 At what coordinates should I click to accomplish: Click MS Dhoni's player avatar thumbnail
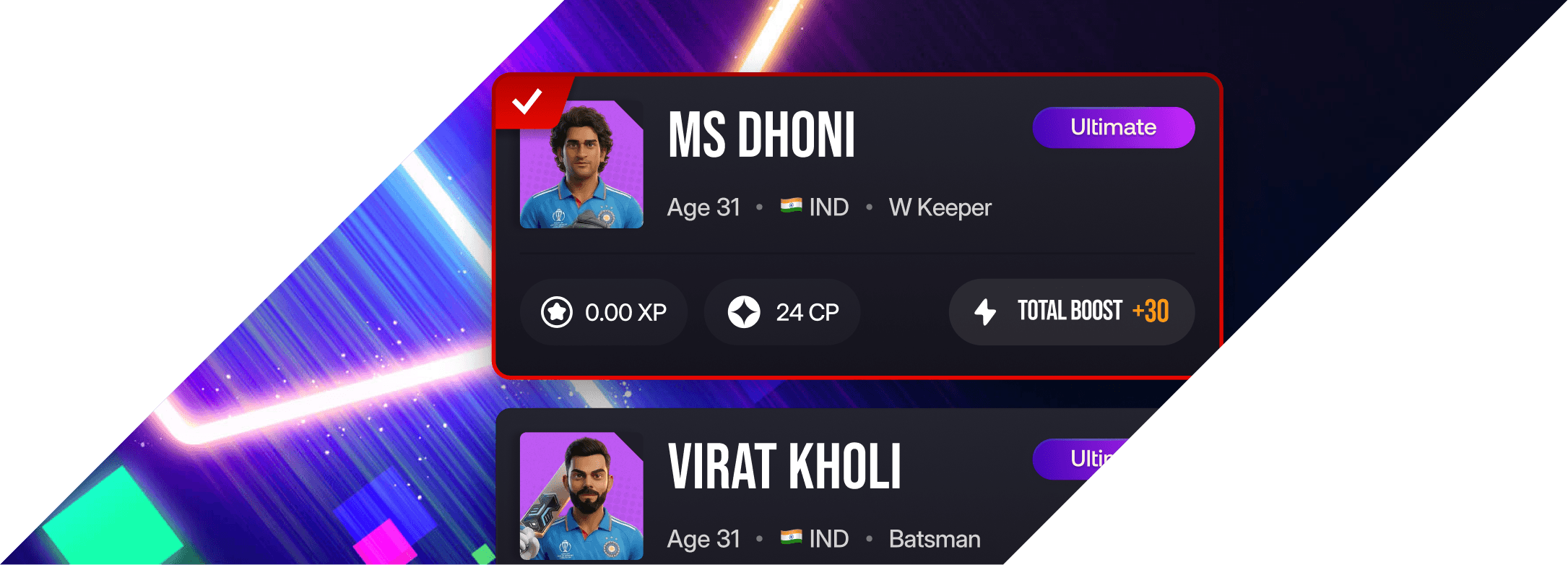tap(581, 168)
